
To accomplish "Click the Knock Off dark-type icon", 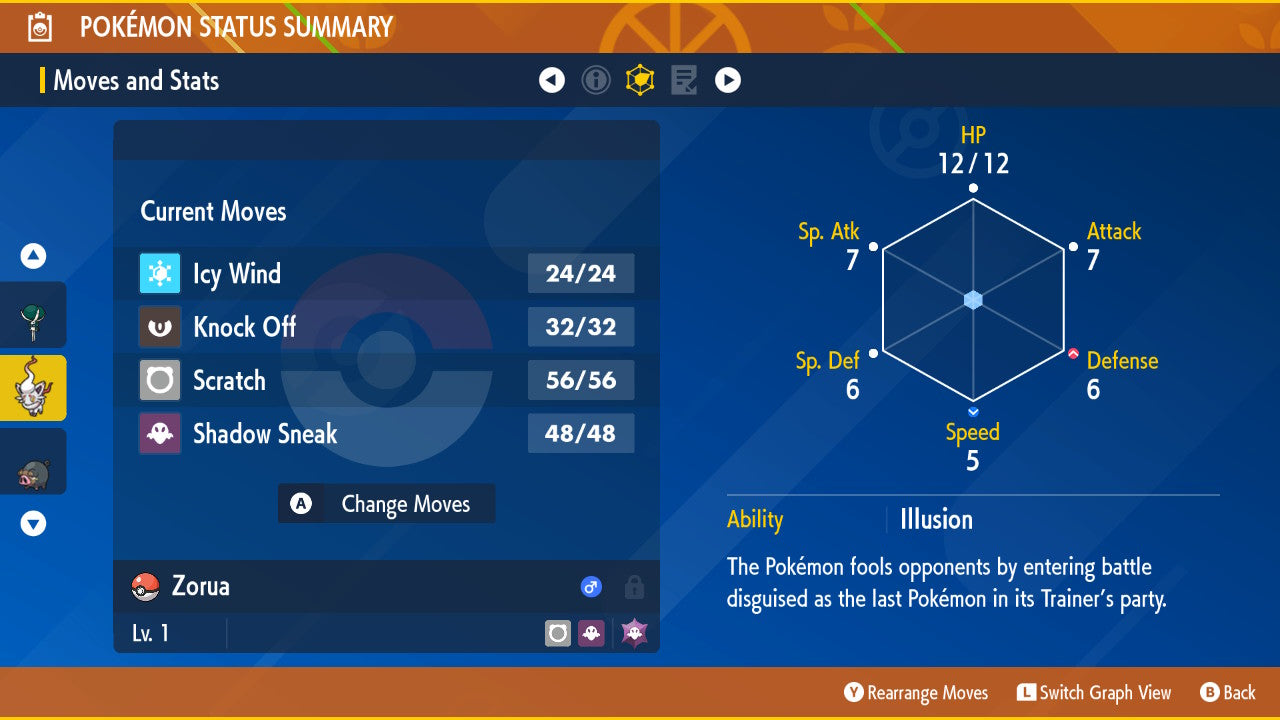I will click(160, 327).
